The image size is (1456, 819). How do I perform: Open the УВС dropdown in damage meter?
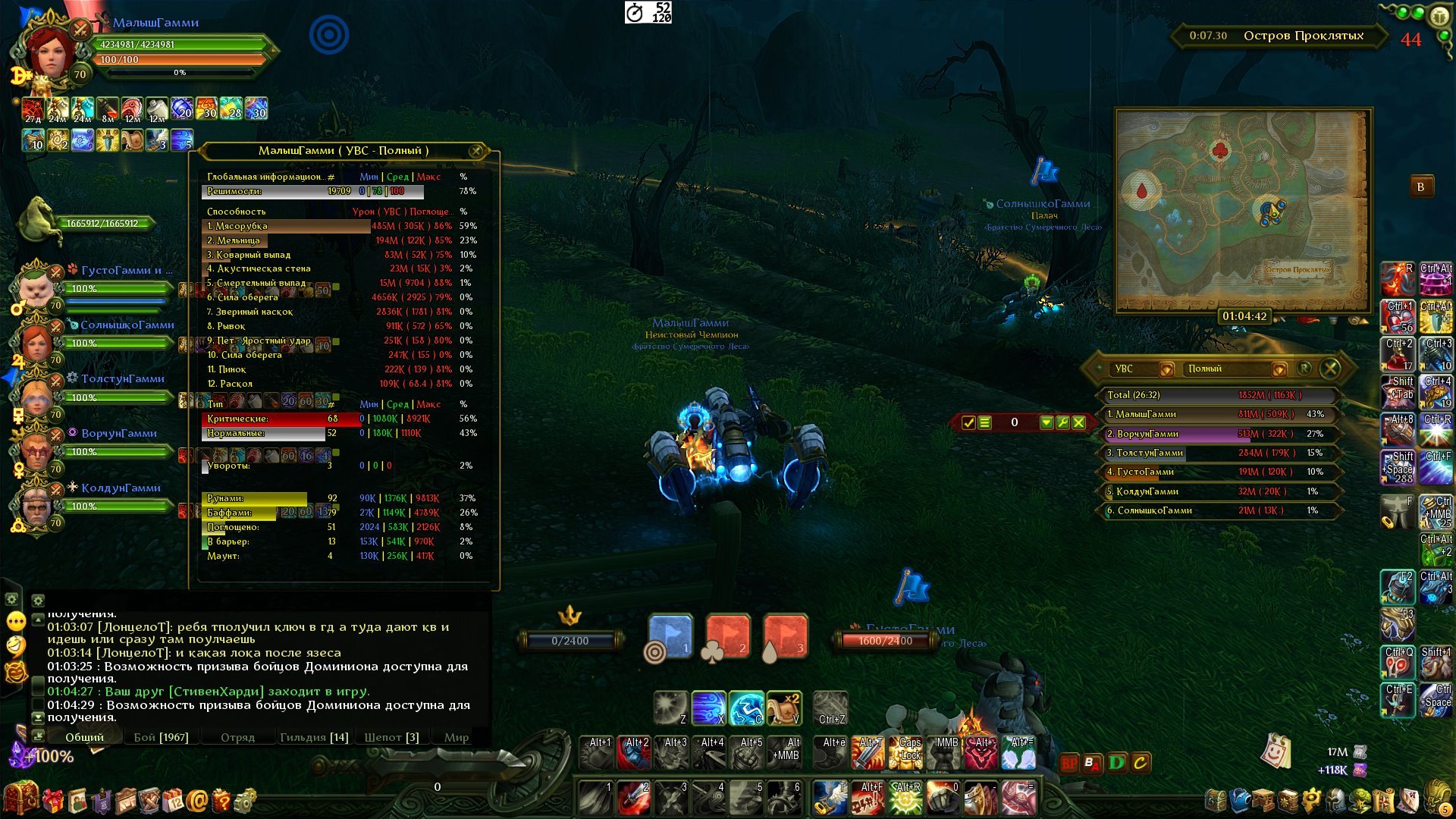click(1167, 369)
